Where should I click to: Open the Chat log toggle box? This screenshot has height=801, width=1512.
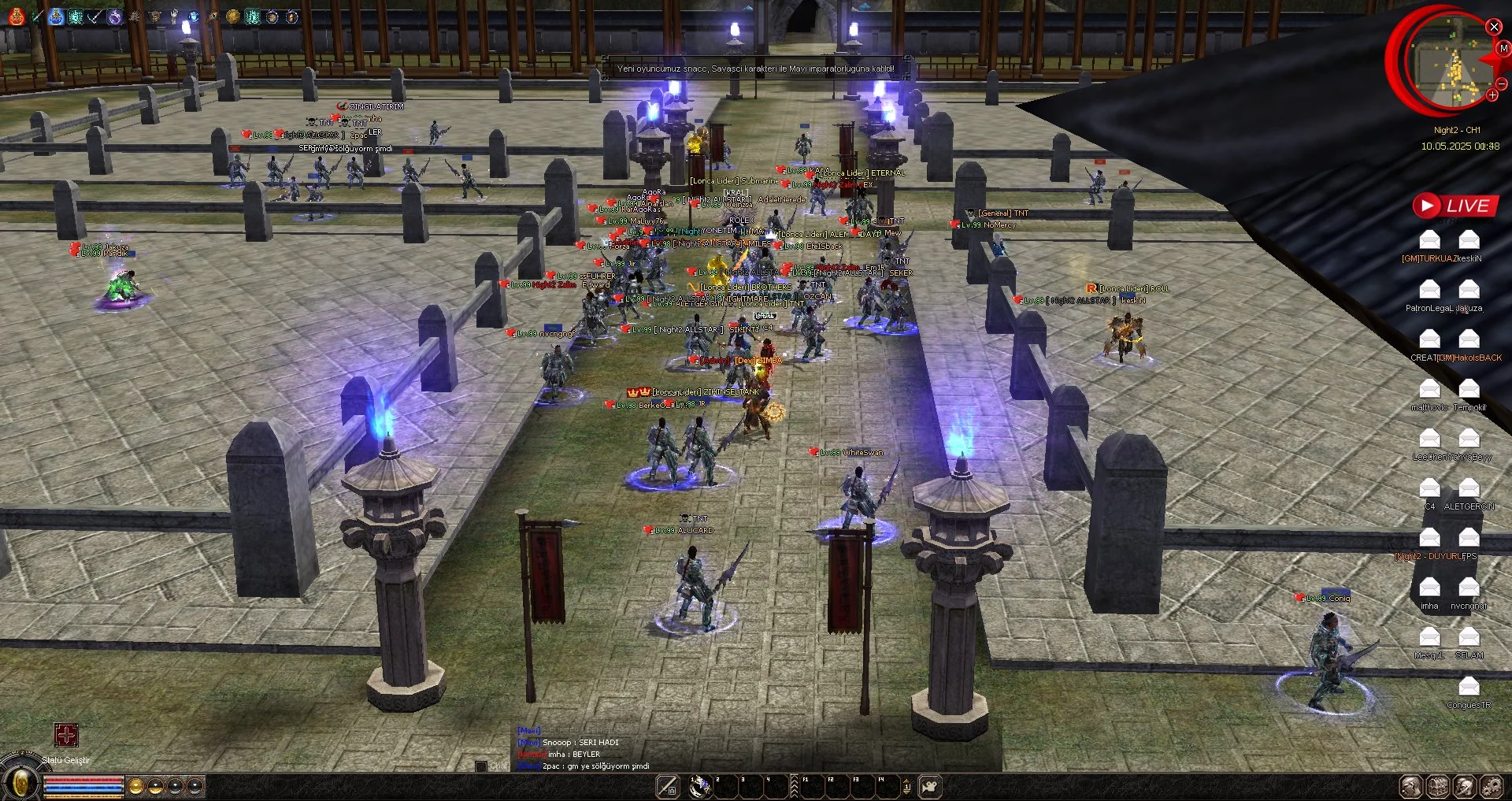click(481, 766)
